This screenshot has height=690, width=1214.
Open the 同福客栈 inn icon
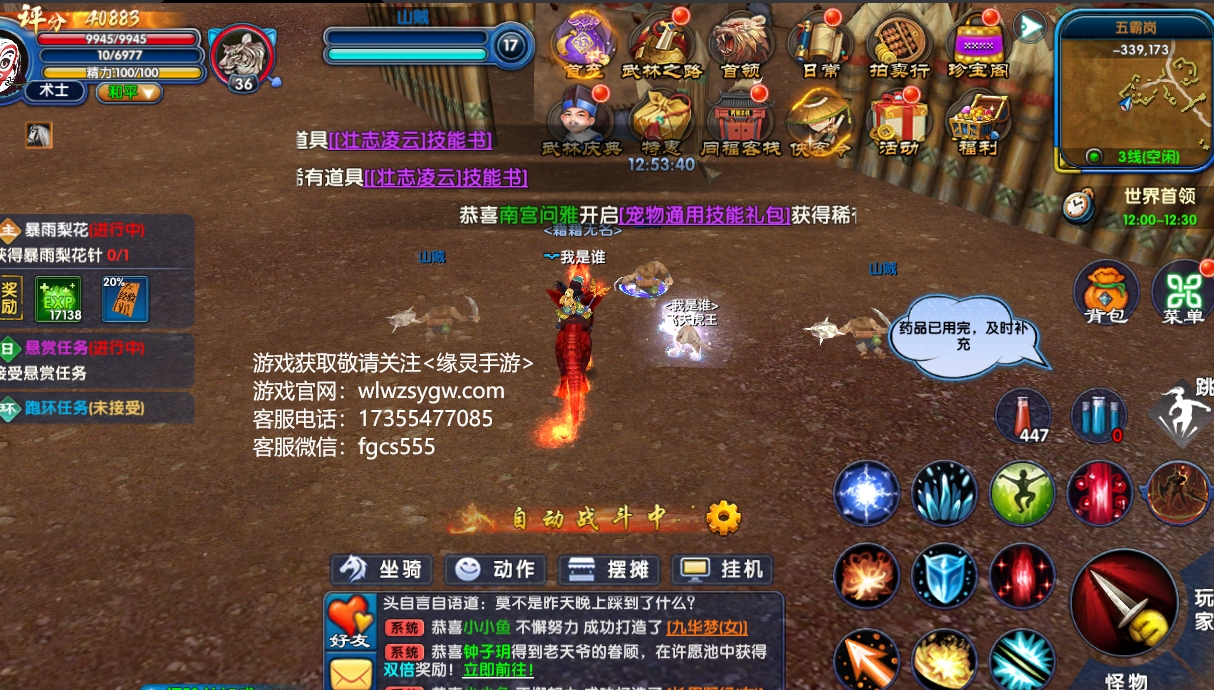(x=740, y=121)
